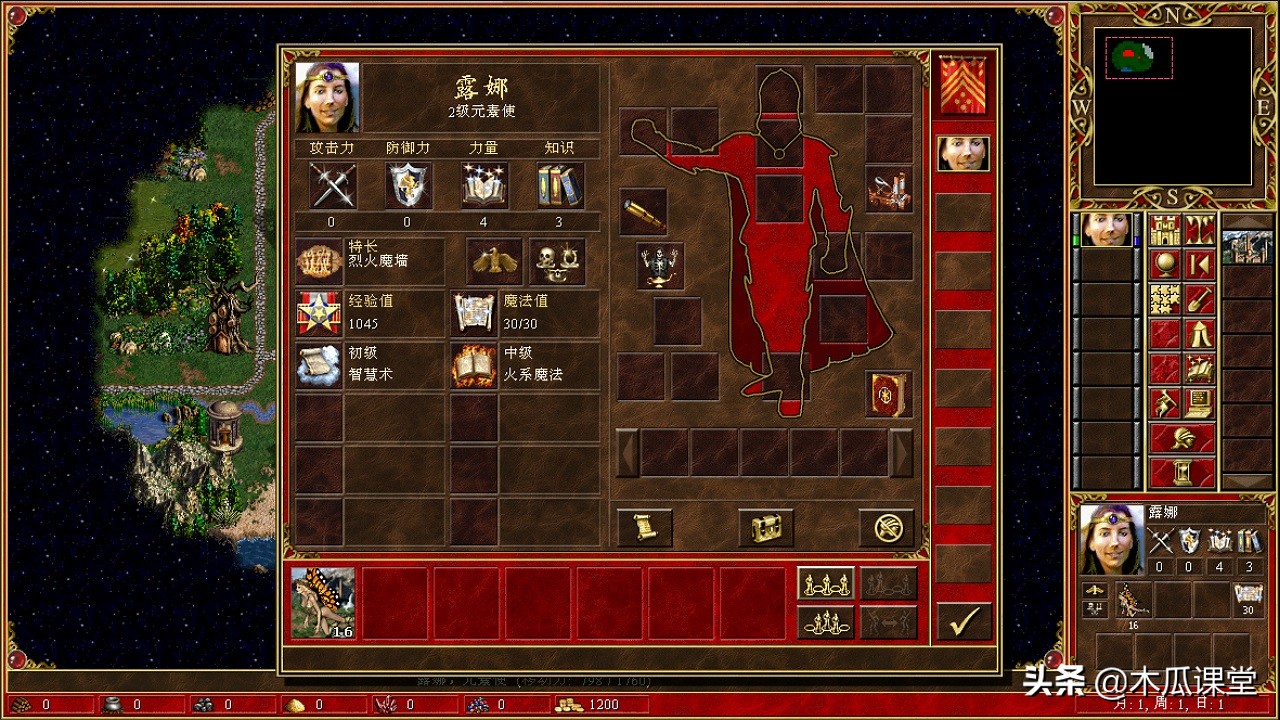
Task: Confirm and close with the checkmark button
Action: coord(964,621)
